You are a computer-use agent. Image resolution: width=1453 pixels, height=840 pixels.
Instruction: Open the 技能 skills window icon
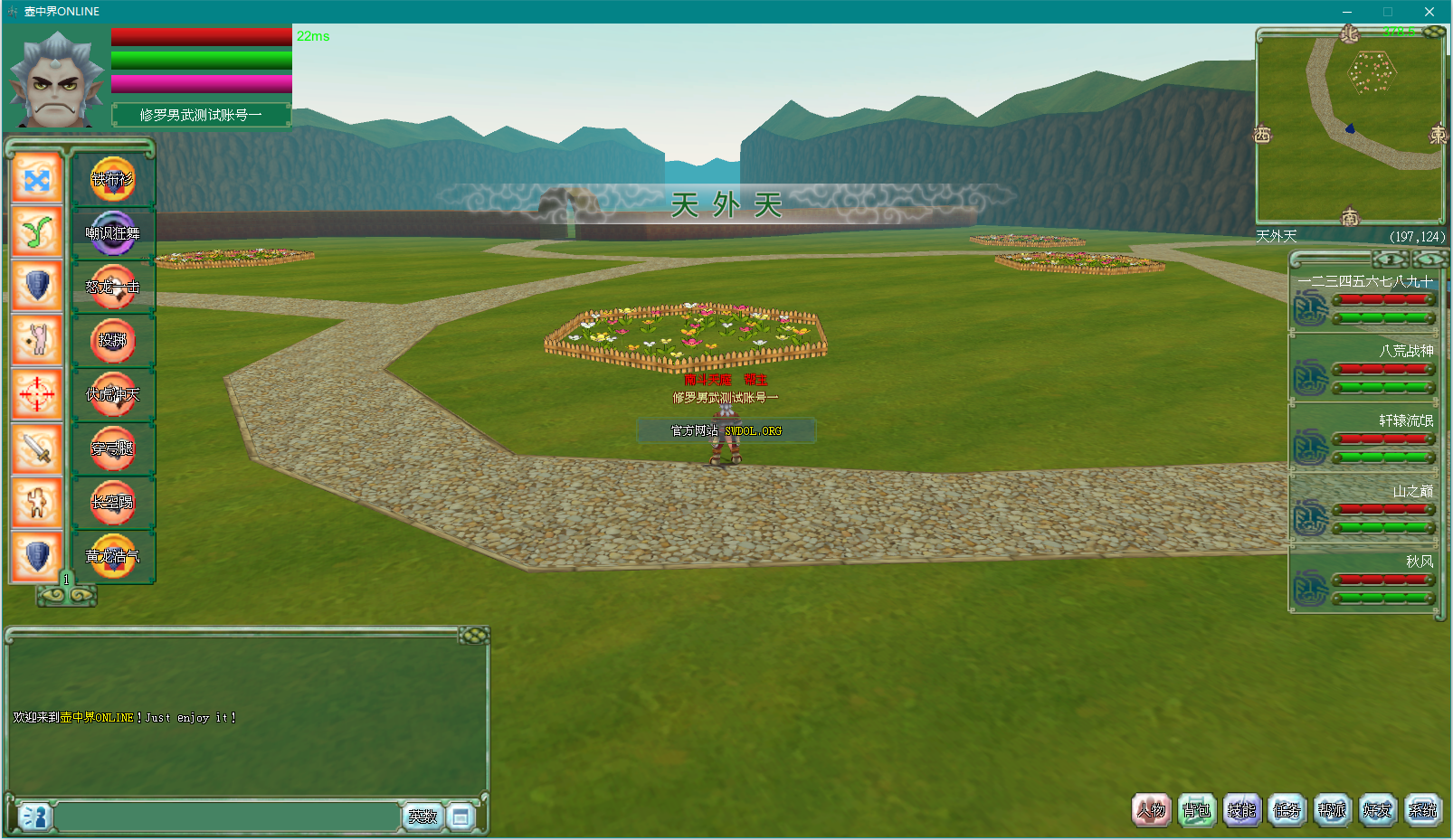(x=1241, y=810)
